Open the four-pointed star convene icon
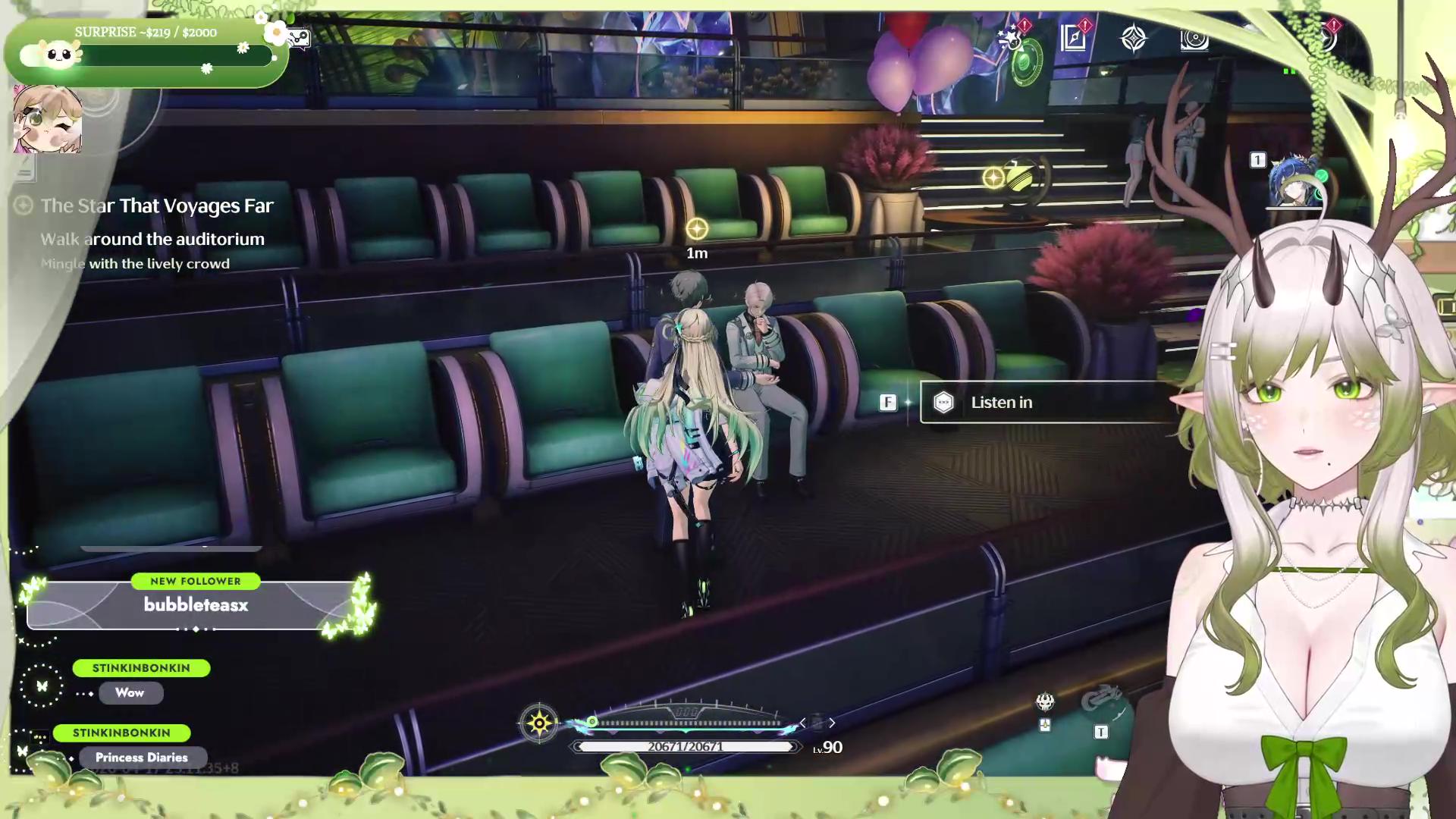 [1134, 38]
